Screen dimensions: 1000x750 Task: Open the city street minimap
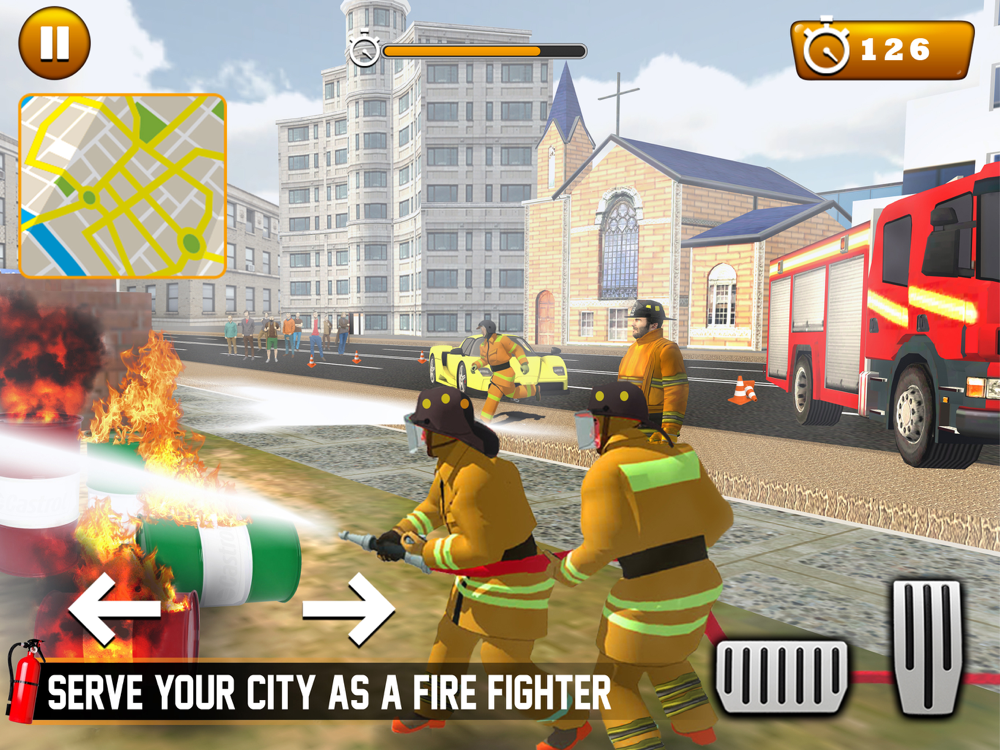122,186
